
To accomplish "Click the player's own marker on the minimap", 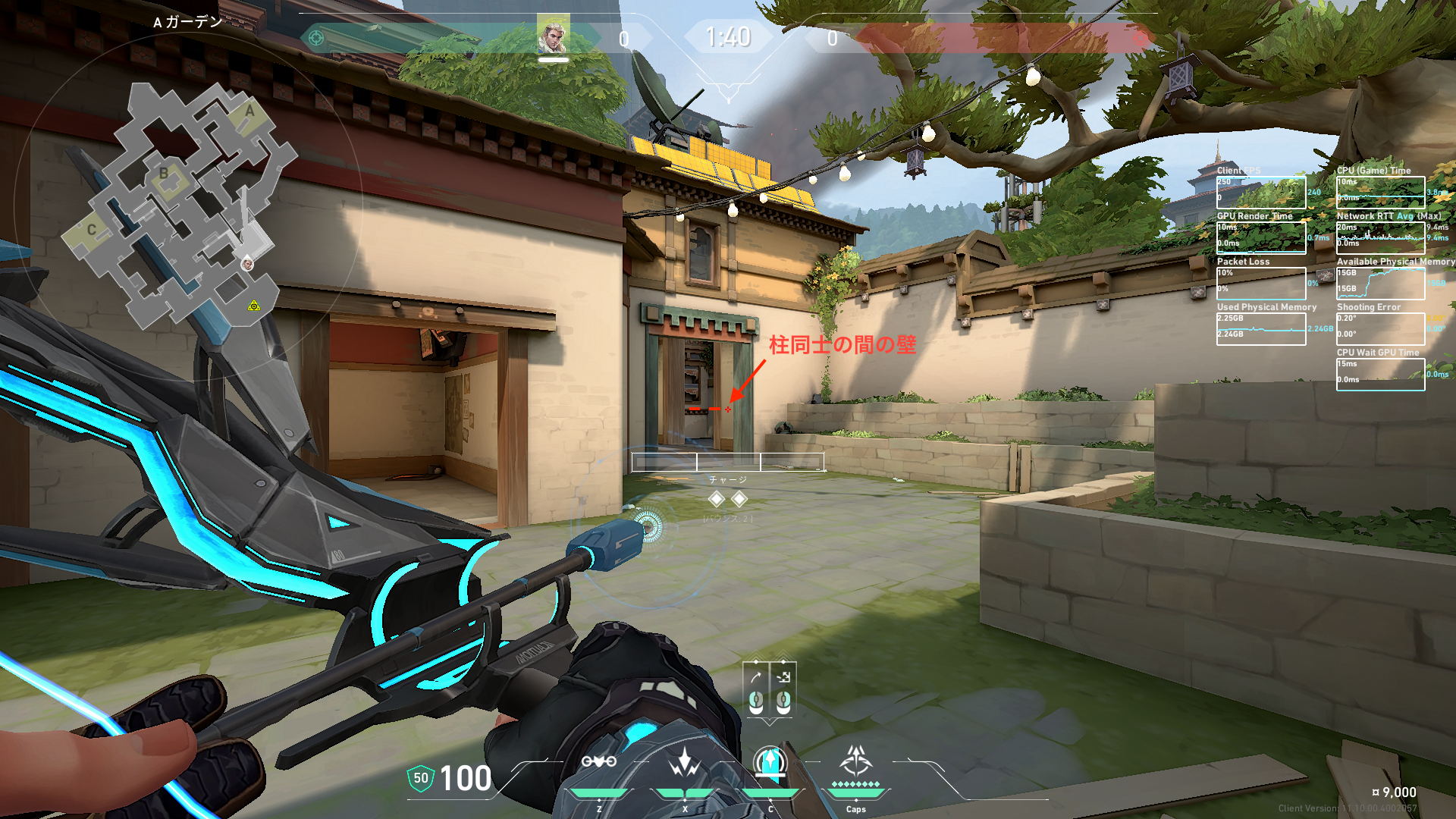I will tap(247, 264).
